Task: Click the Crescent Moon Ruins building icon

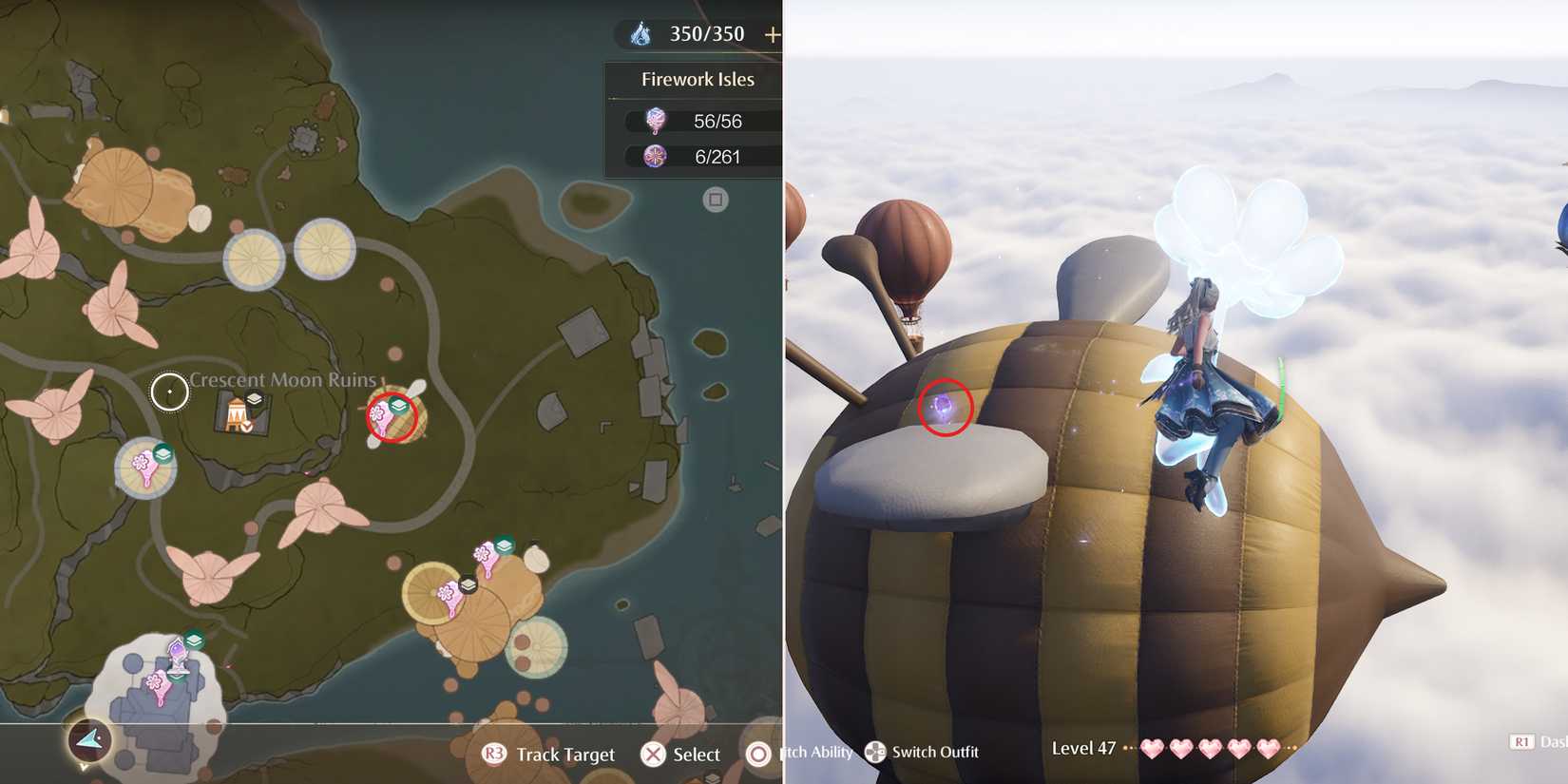Action: coord(234,416)
